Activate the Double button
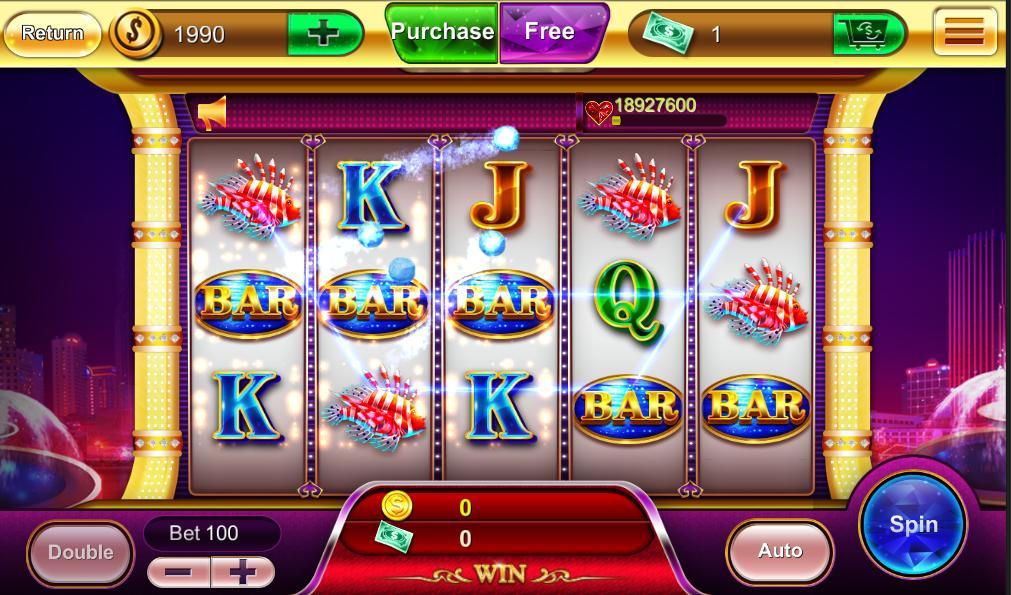The width and height of the screenshot is (1011, 595). pyautogui.click(x=80, y=552)
